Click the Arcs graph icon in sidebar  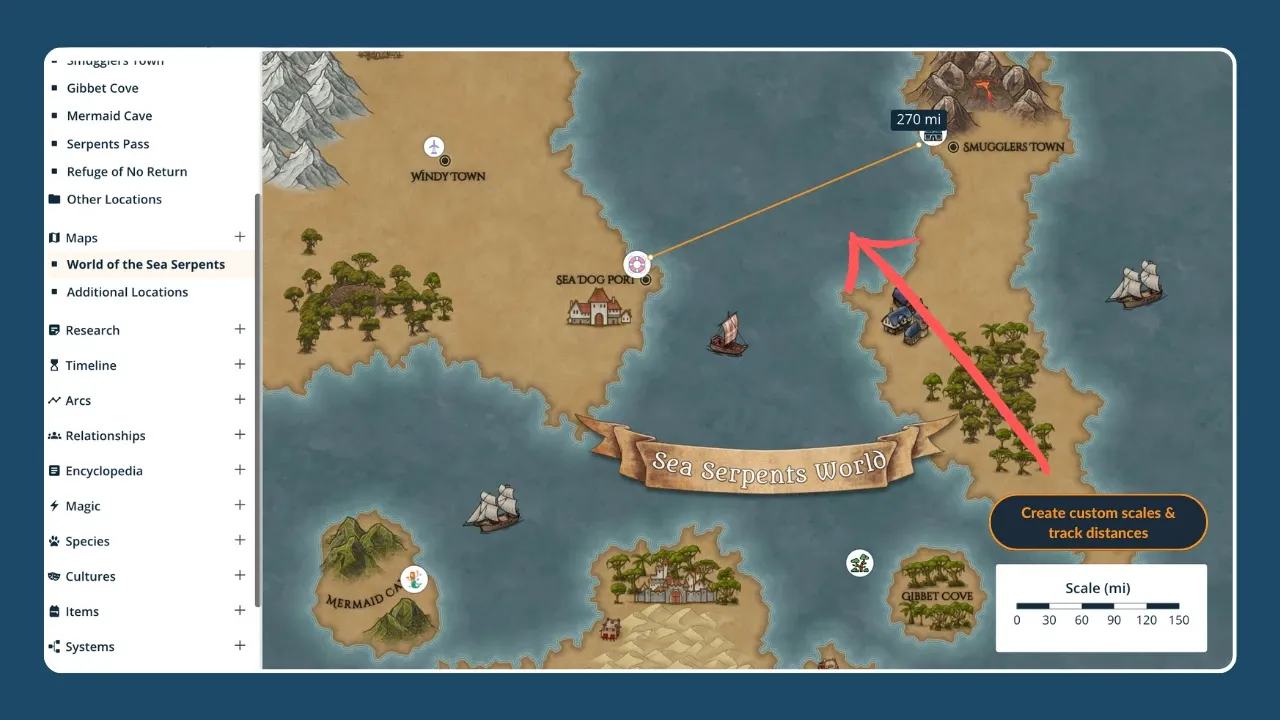[54, 400]
